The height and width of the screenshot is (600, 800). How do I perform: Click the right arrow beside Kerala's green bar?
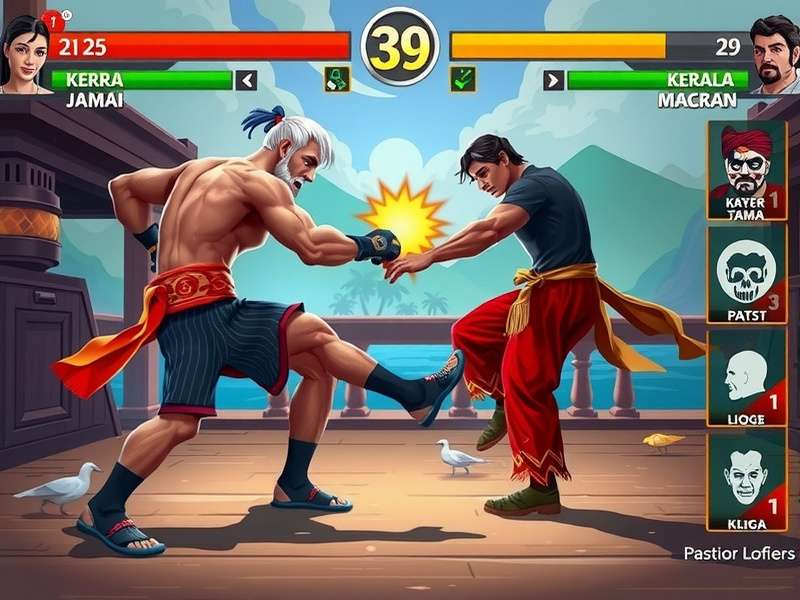click(x=554, y=80)
